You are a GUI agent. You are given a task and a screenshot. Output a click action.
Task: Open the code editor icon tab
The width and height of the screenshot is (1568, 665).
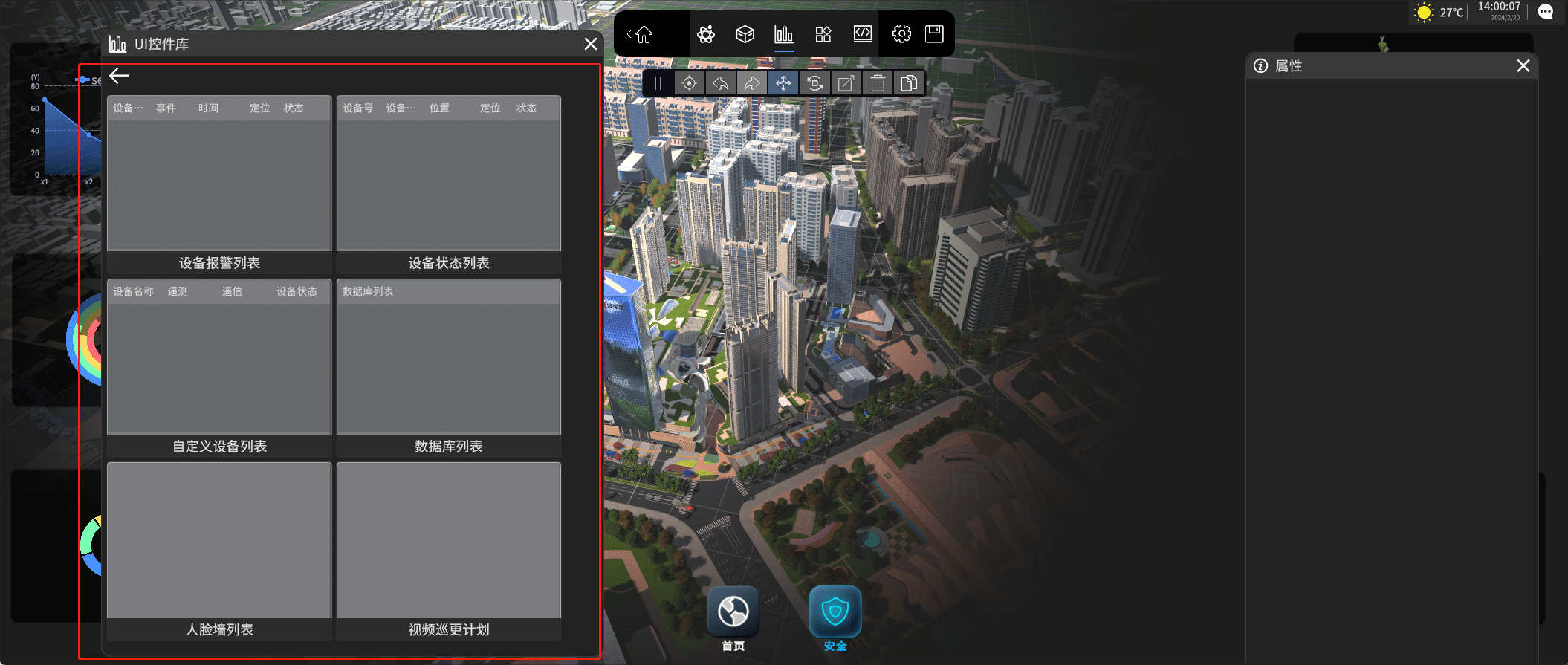862,34
